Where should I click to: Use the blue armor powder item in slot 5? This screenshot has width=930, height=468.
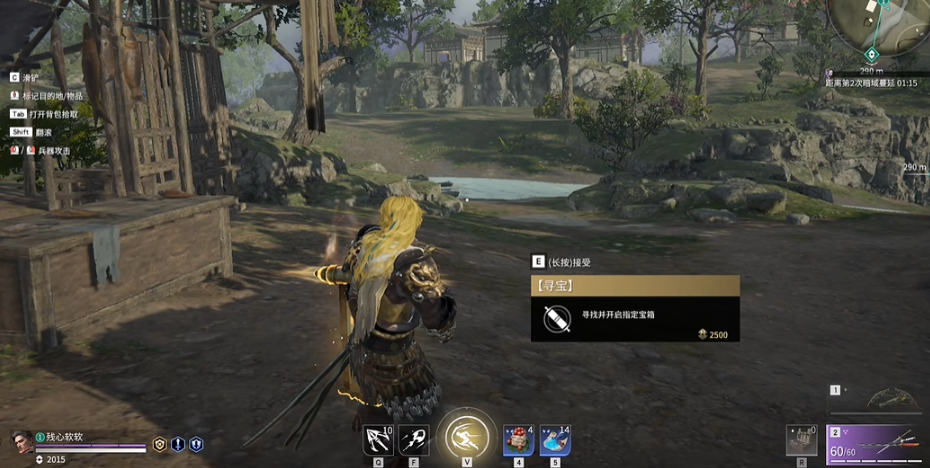coord(555,440)
